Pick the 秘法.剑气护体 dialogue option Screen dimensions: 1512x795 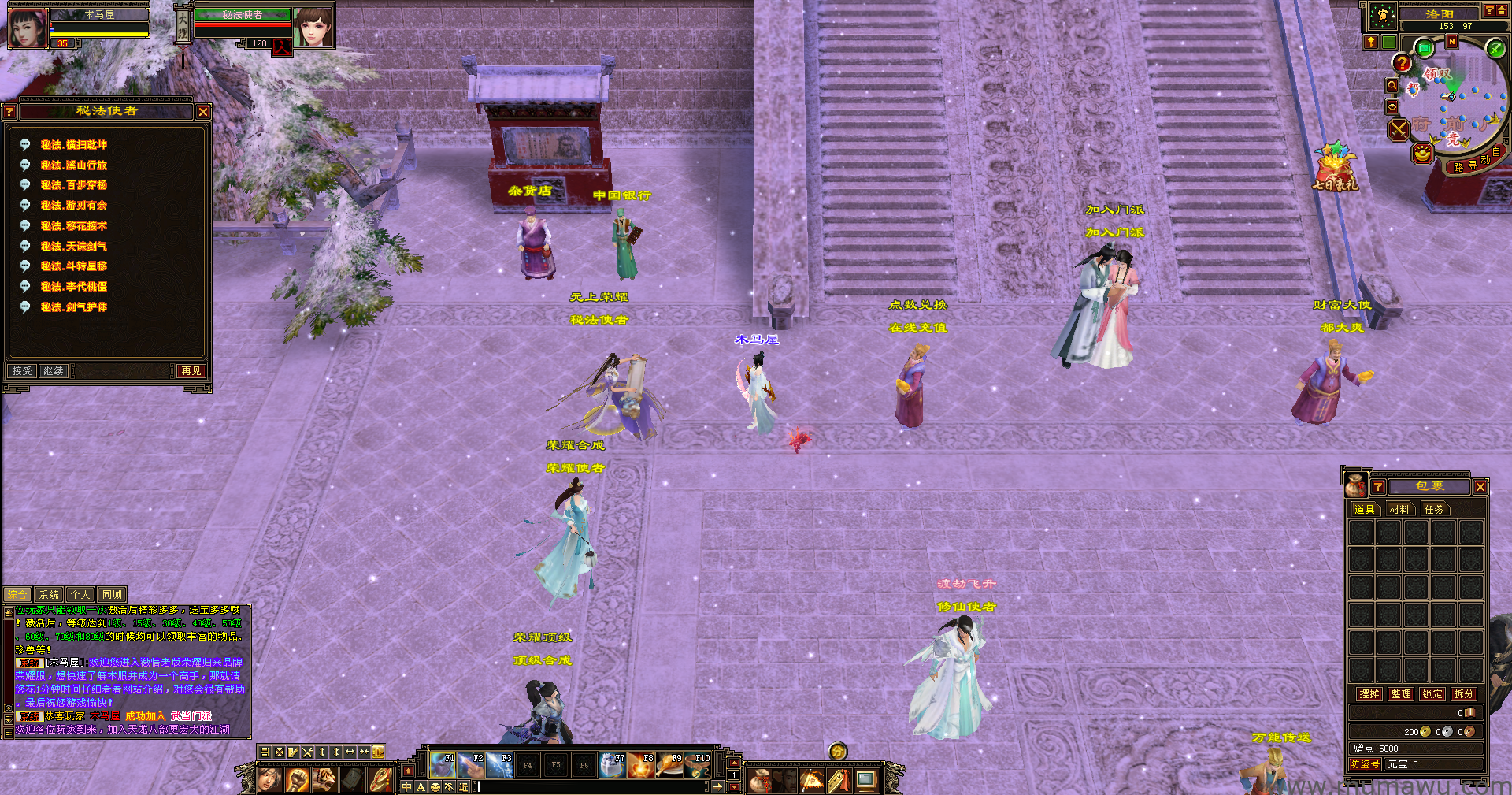pyautogui.click(x=74, y=307)
